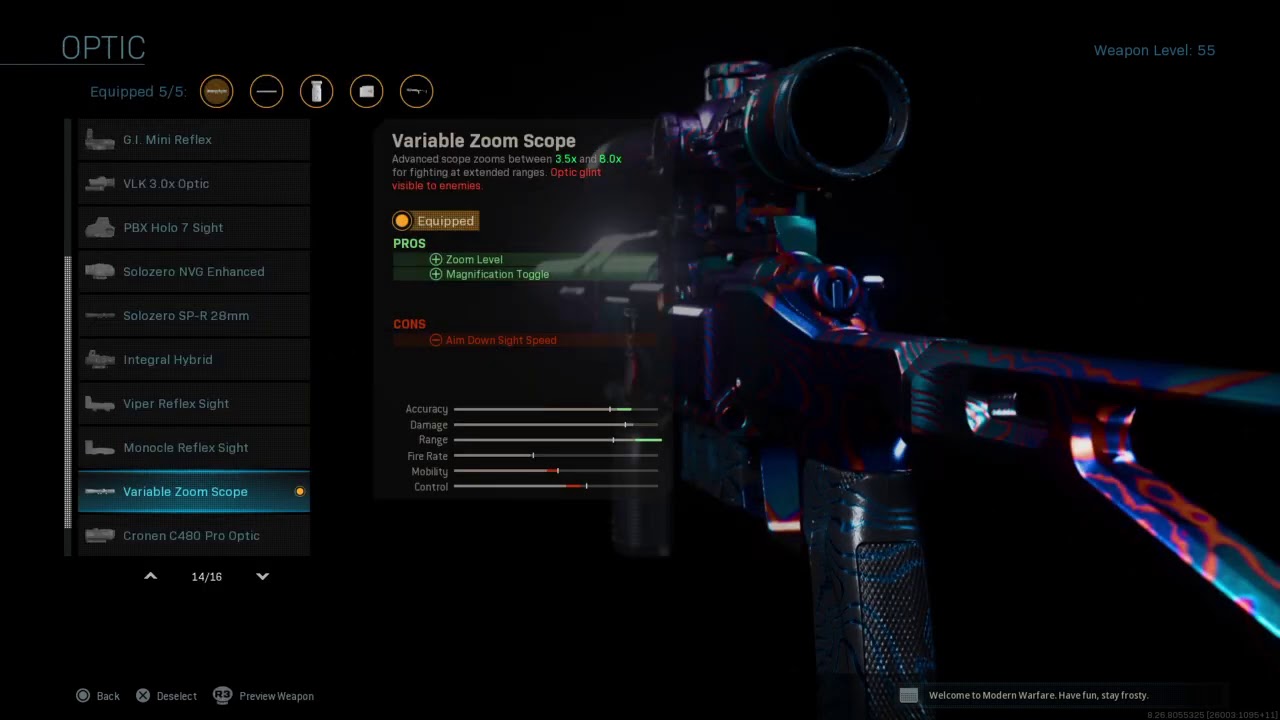Open the equipped rifle-shaped attachment slot
The height and width of the screenshot is (720, 1280).
pos(417,92)
